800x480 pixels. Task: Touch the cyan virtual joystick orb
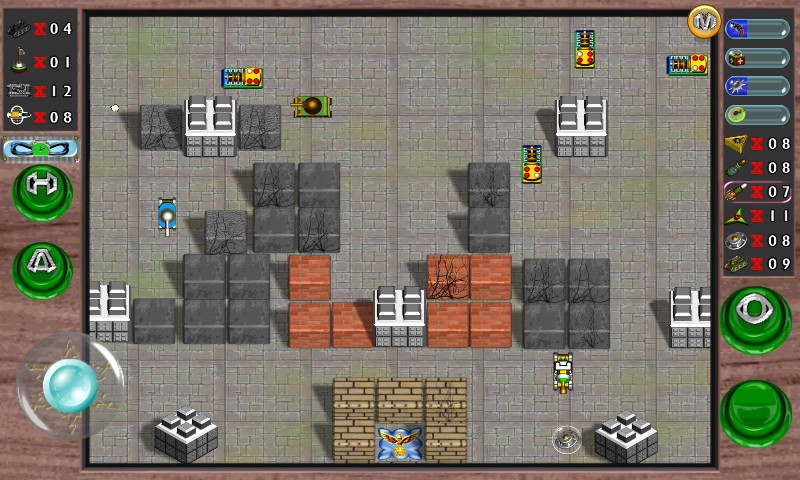[x=70, y=384]
